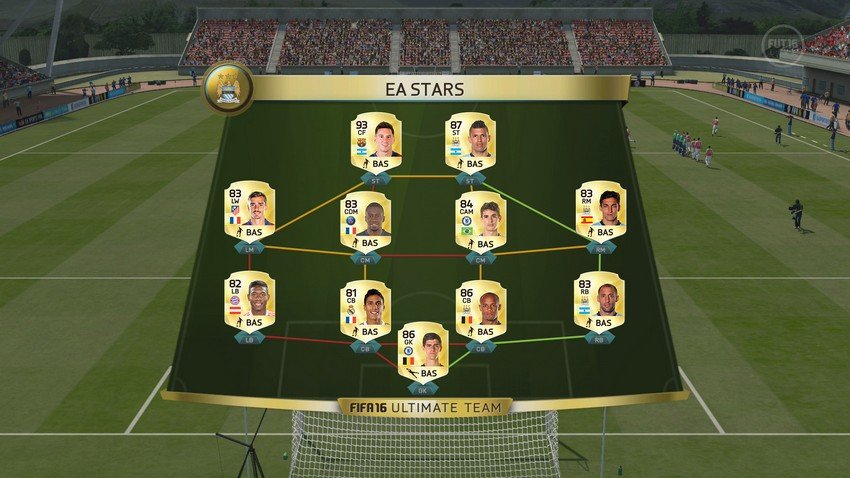Select the 86-rated CB player card

point(480,310)
